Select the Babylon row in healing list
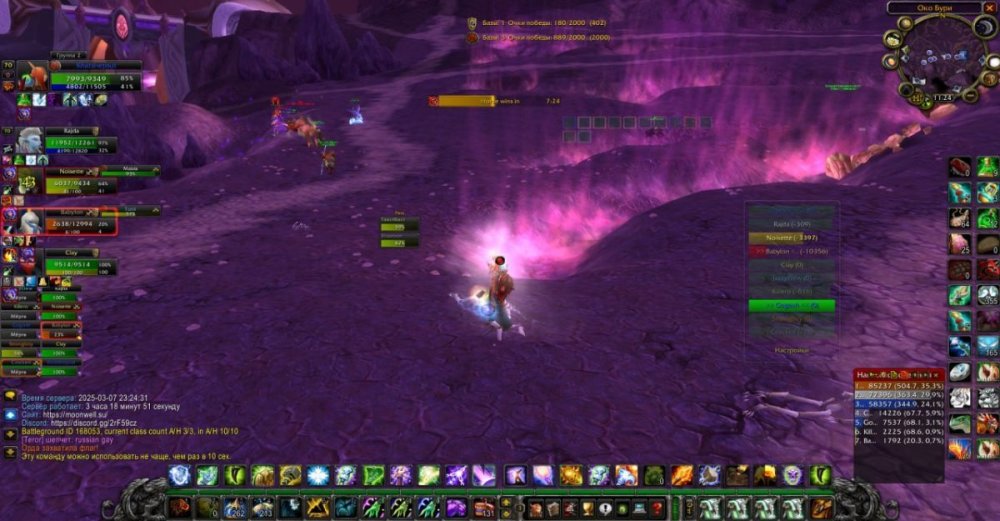Image resolution: width=1000 pixels, height=521 pixels. [792, 252]
